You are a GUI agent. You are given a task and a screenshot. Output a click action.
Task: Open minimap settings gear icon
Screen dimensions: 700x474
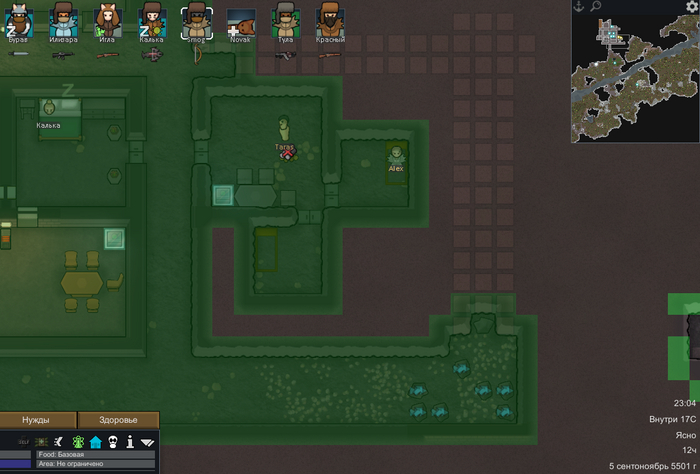pos(691,6)
